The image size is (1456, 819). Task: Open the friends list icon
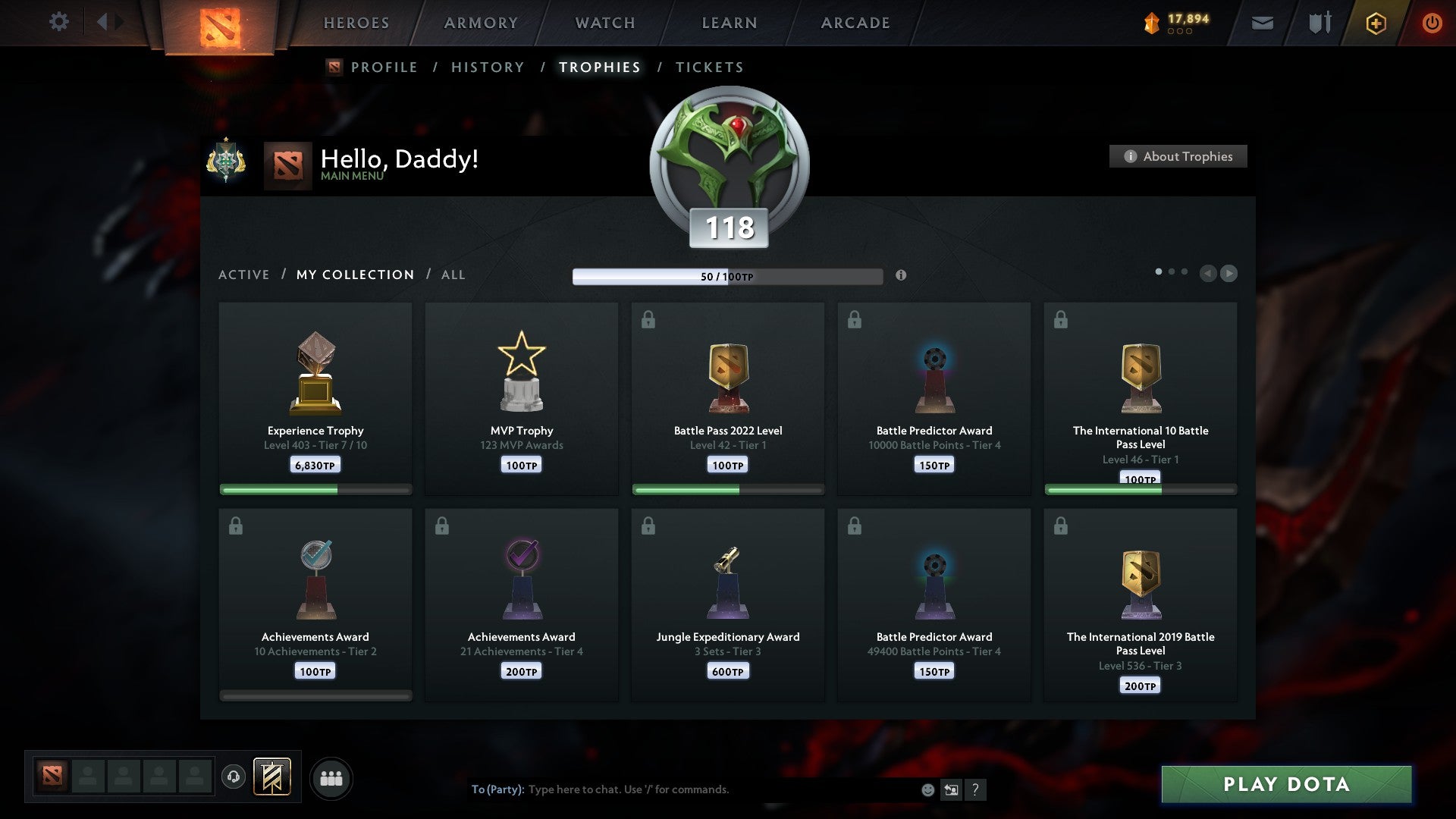pyautogui.click(x=331, y=777)
